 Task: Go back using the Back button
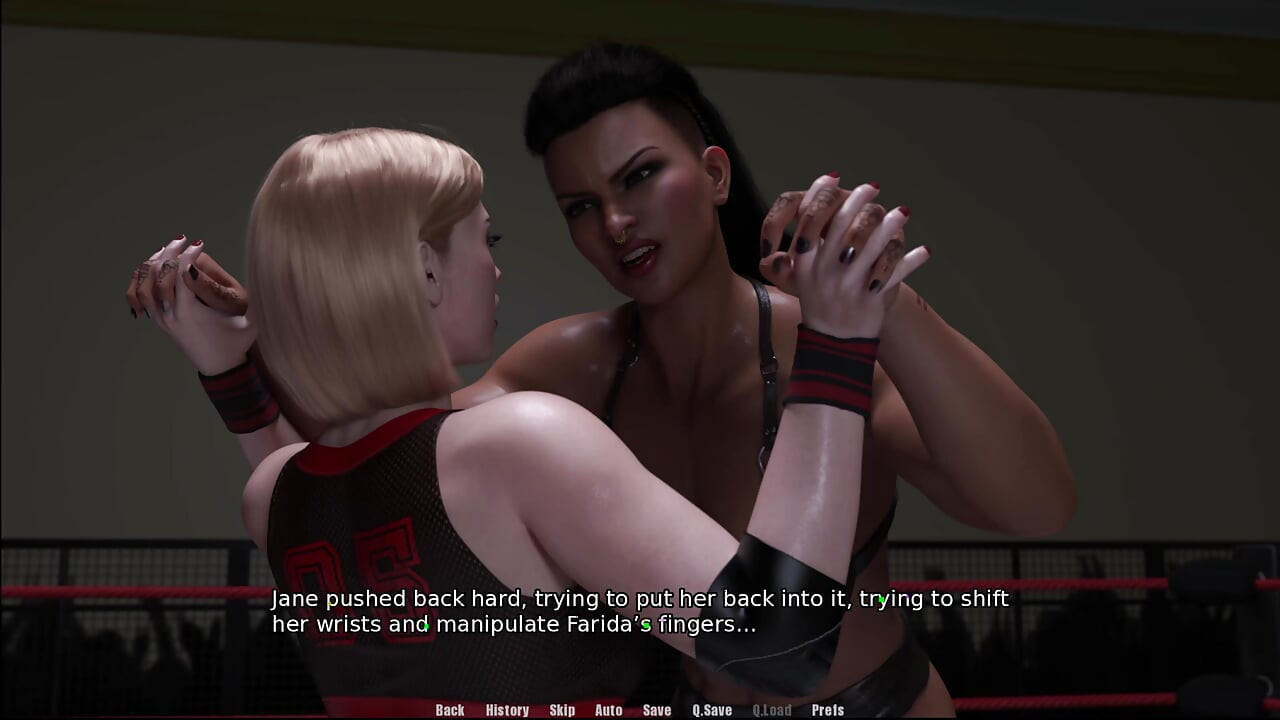[x=450, y=710]
